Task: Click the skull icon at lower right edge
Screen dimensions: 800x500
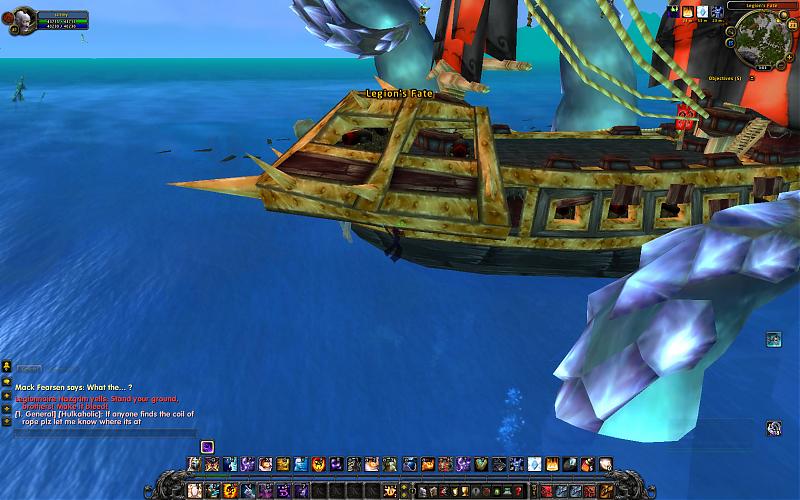Action: click(773, 428)
